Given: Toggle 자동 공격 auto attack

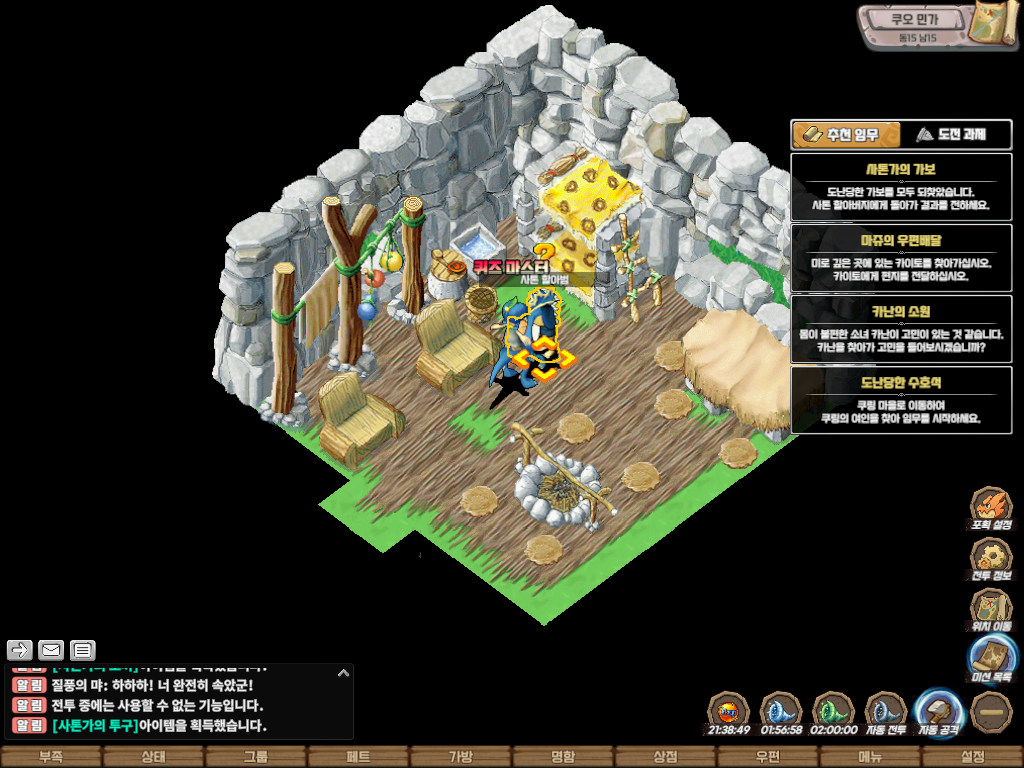Looking at the screenshot, I should click(x=938, y=712).
